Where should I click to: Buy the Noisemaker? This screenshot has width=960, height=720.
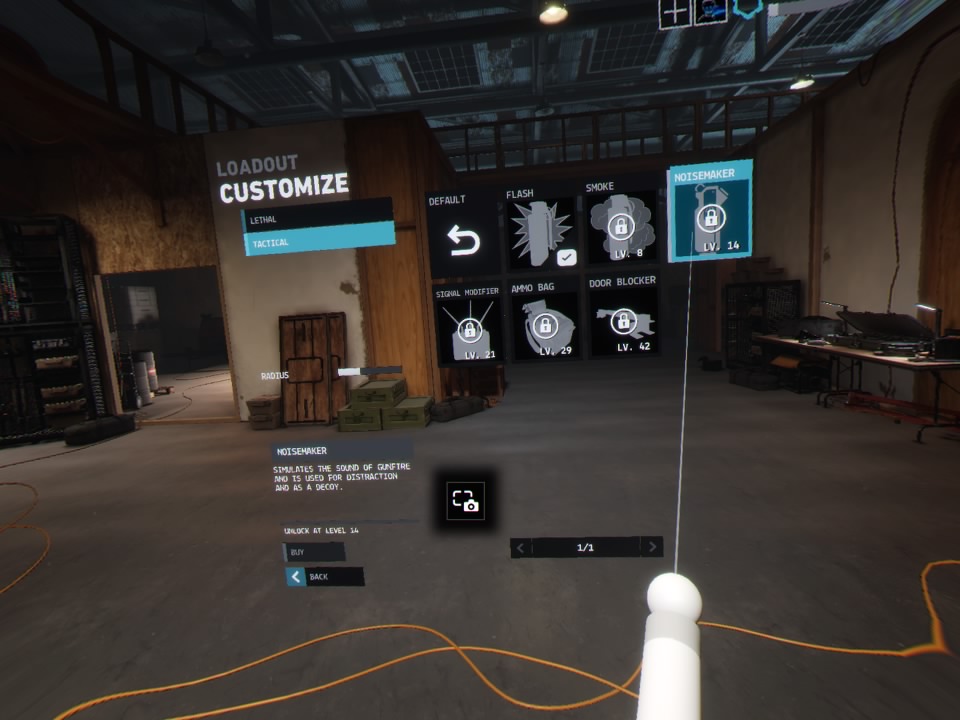314,552
